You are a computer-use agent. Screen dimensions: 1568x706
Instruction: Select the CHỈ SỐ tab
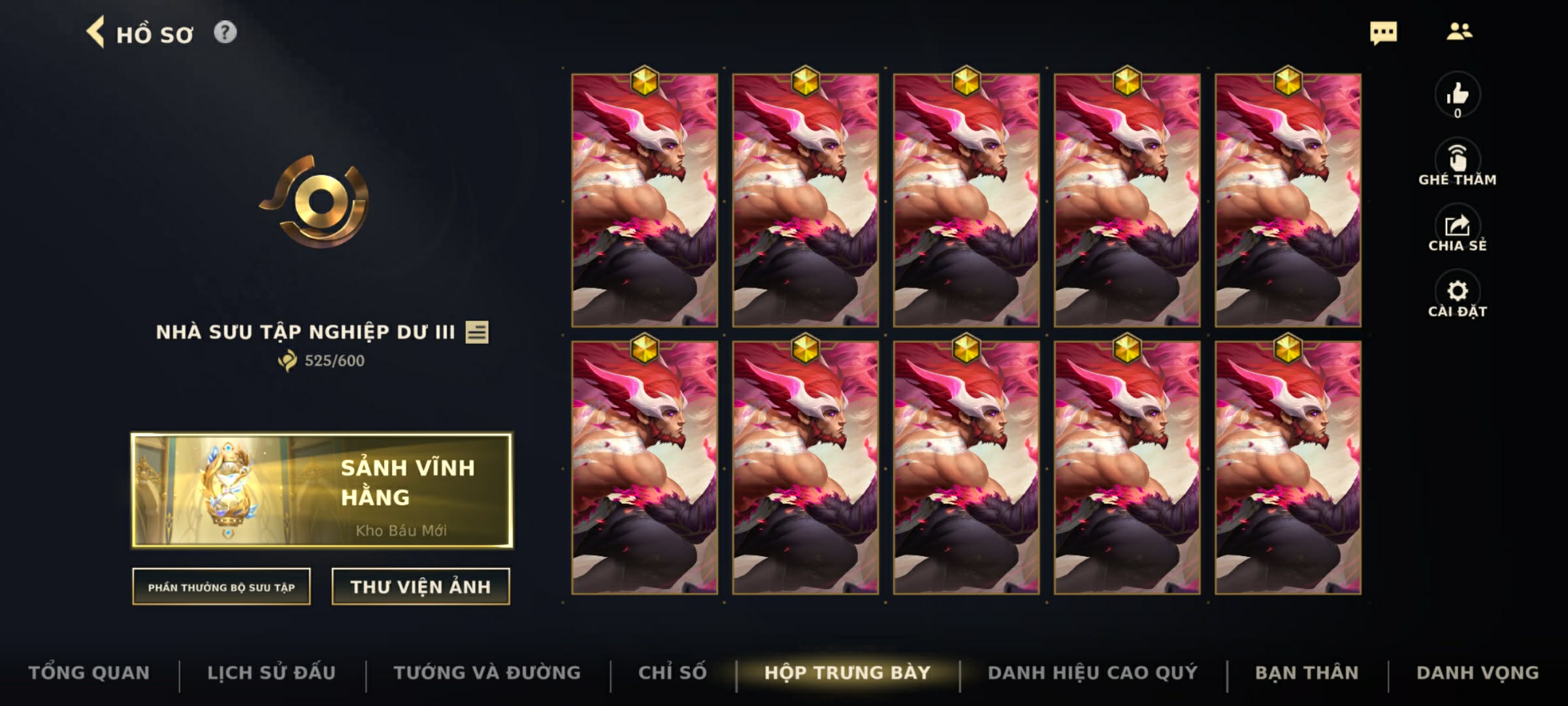(674, 672)
